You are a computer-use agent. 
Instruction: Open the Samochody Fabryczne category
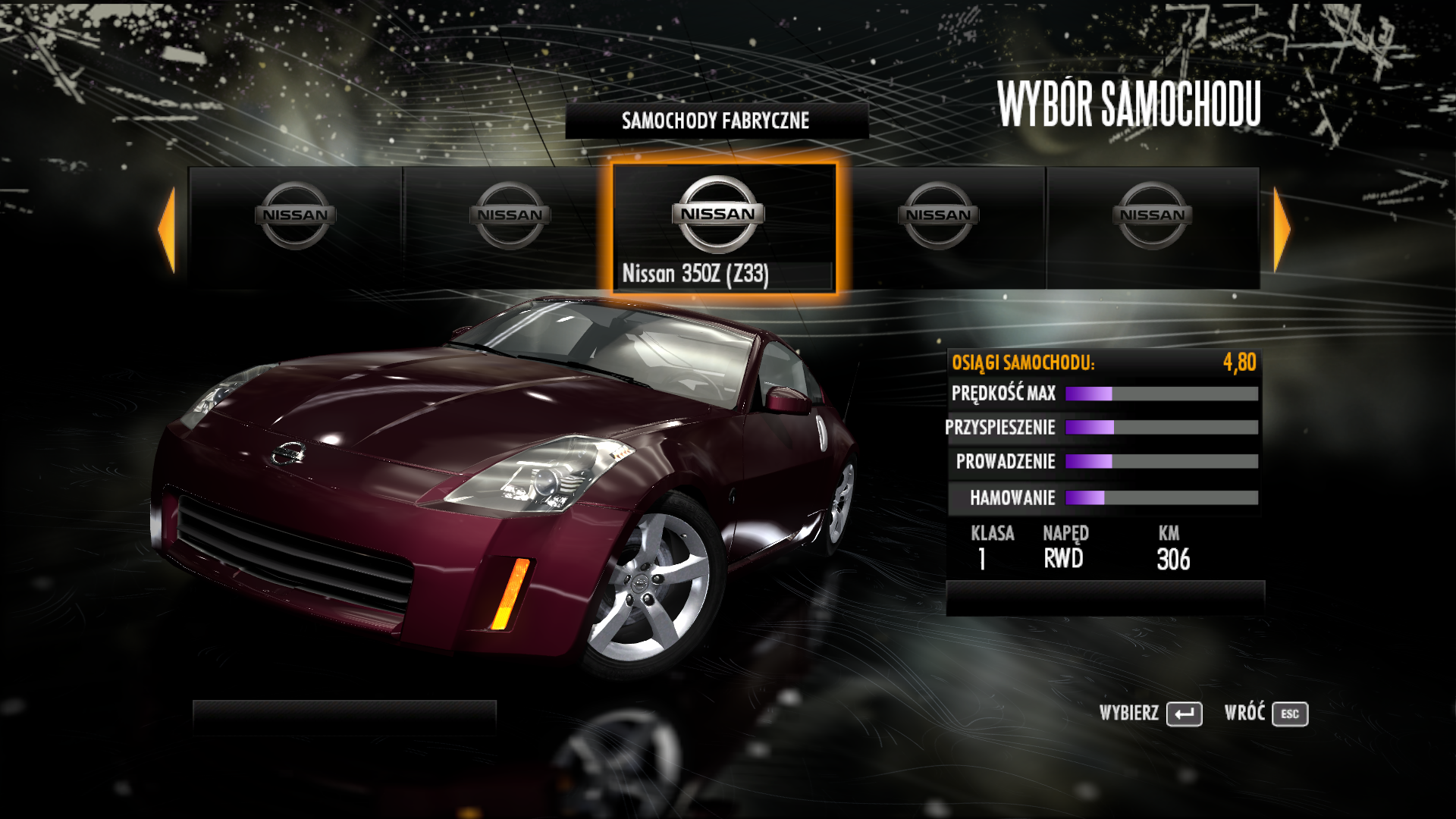(x=716, y=121)
